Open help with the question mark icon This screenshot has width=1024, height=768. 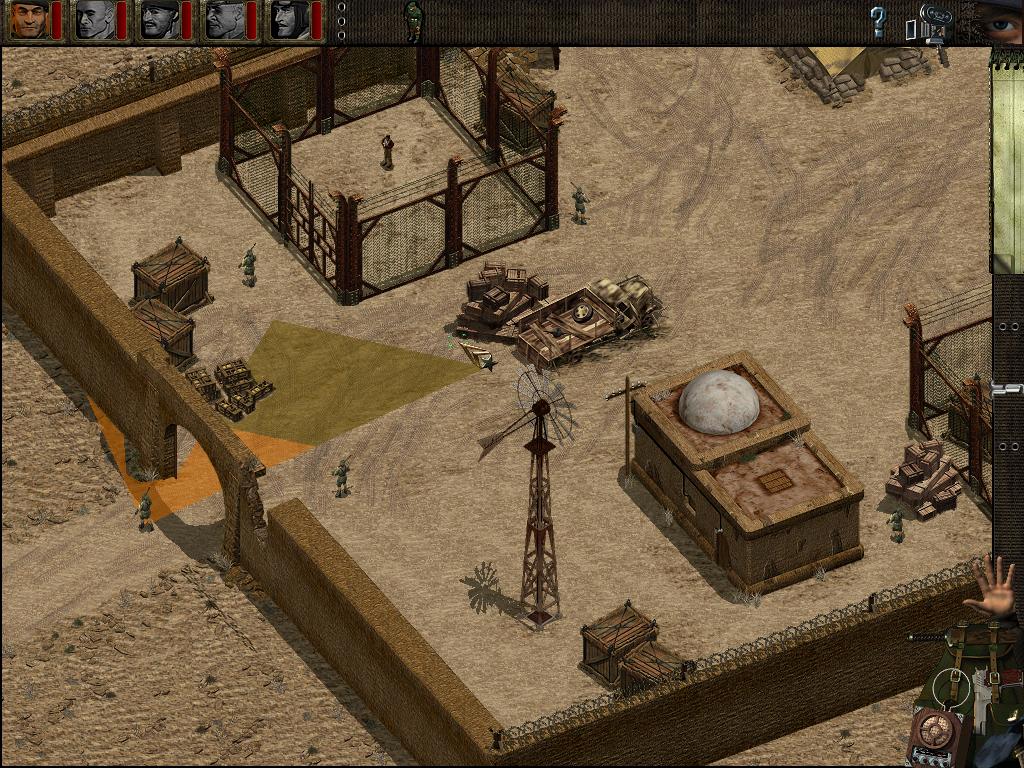pos(878,22)
